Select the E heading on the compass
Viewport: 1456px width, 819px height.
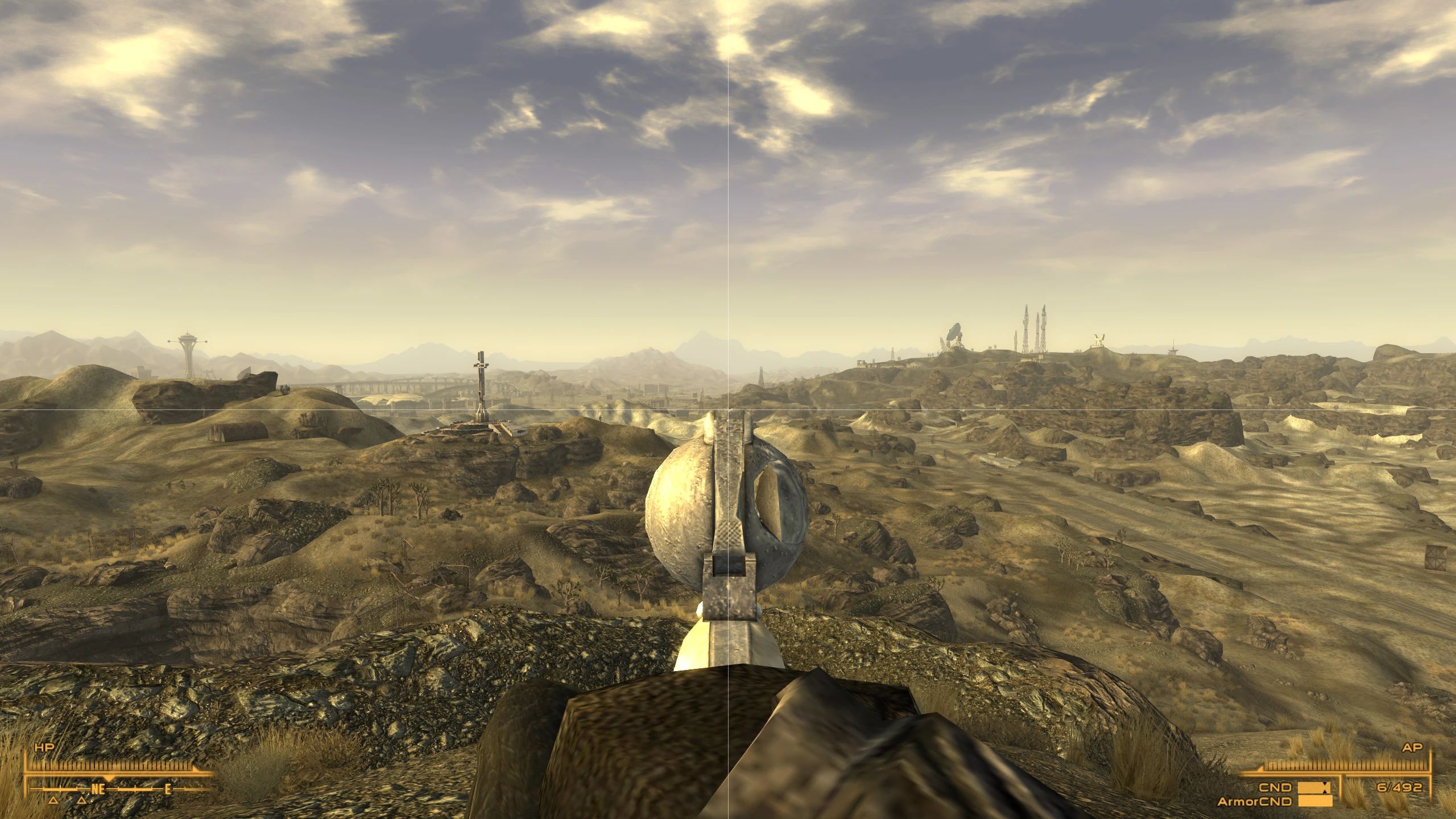point(168,790)
